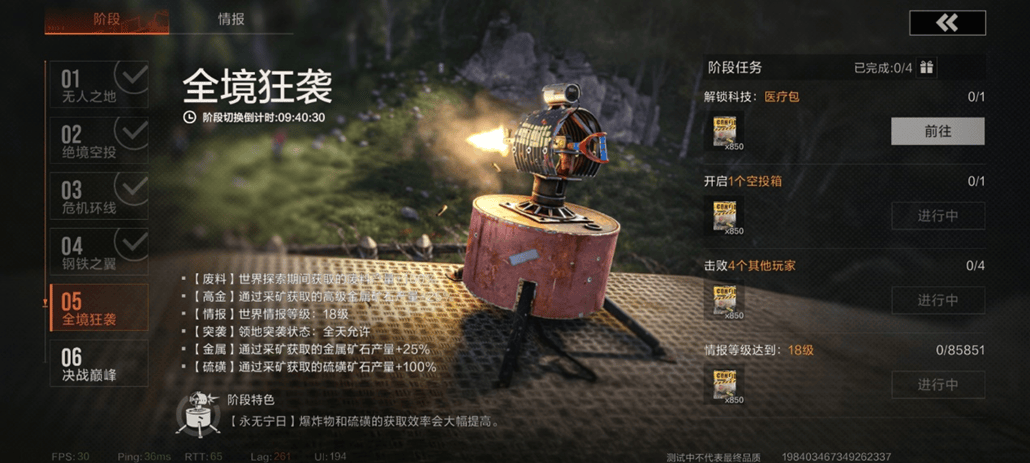
Task: Switch to the 阶段 tab
Action: click(x=106, y=19)
